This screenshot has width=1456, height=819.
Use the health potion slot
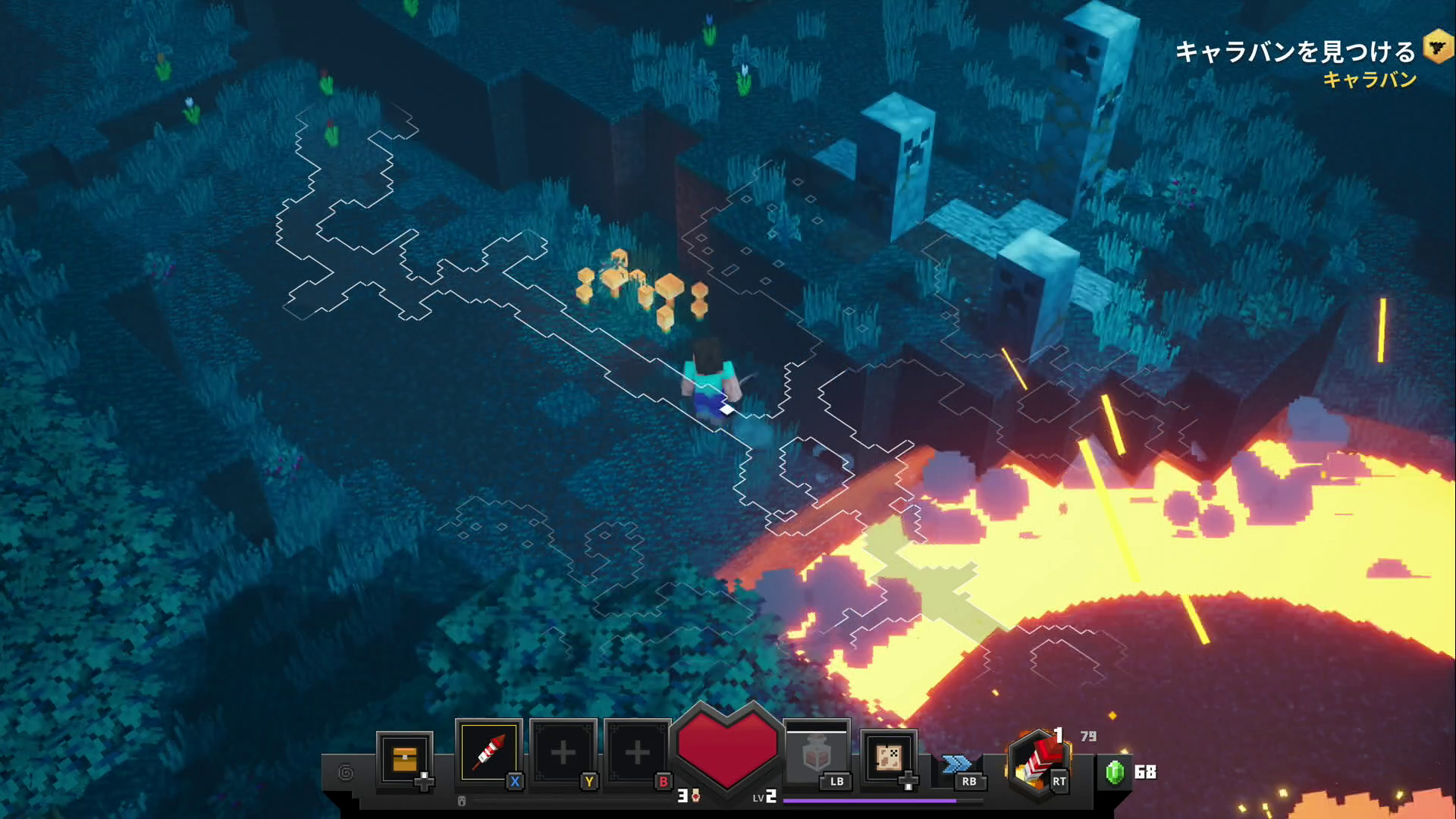pyautogui.click(x=817, y=754)
